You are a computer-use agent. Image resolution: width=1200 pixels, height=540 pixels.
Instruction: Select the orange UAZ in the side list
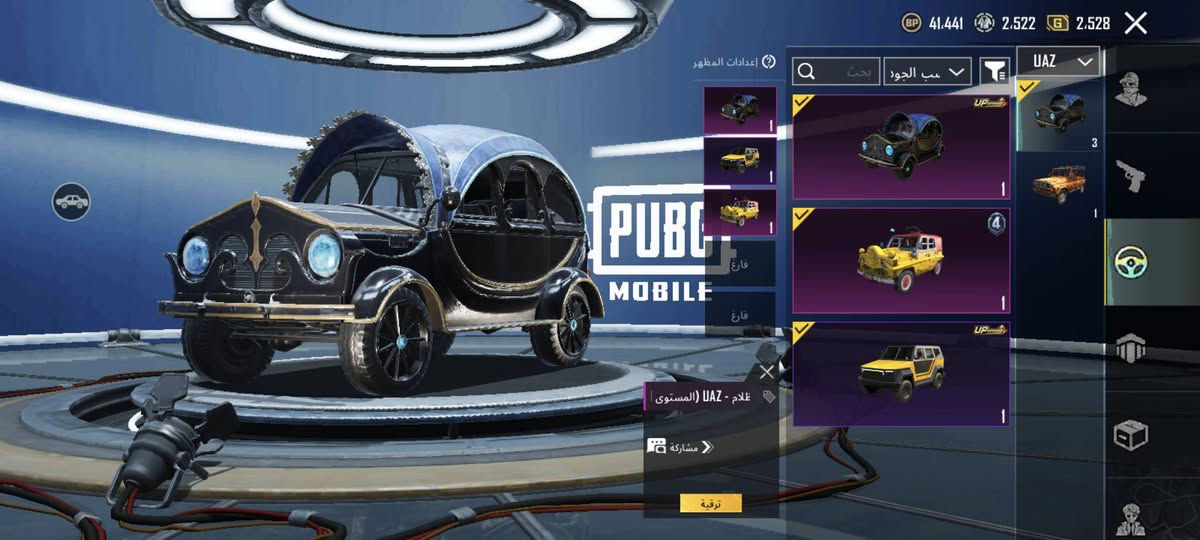click(x=1058, y=185)
